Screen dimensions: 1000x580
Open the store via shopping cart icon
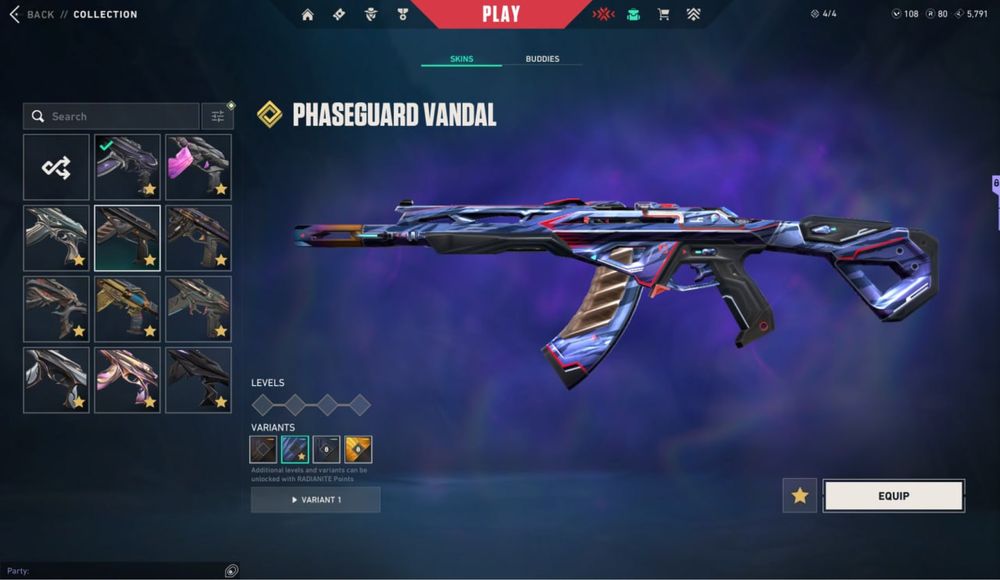click(663, 14)
